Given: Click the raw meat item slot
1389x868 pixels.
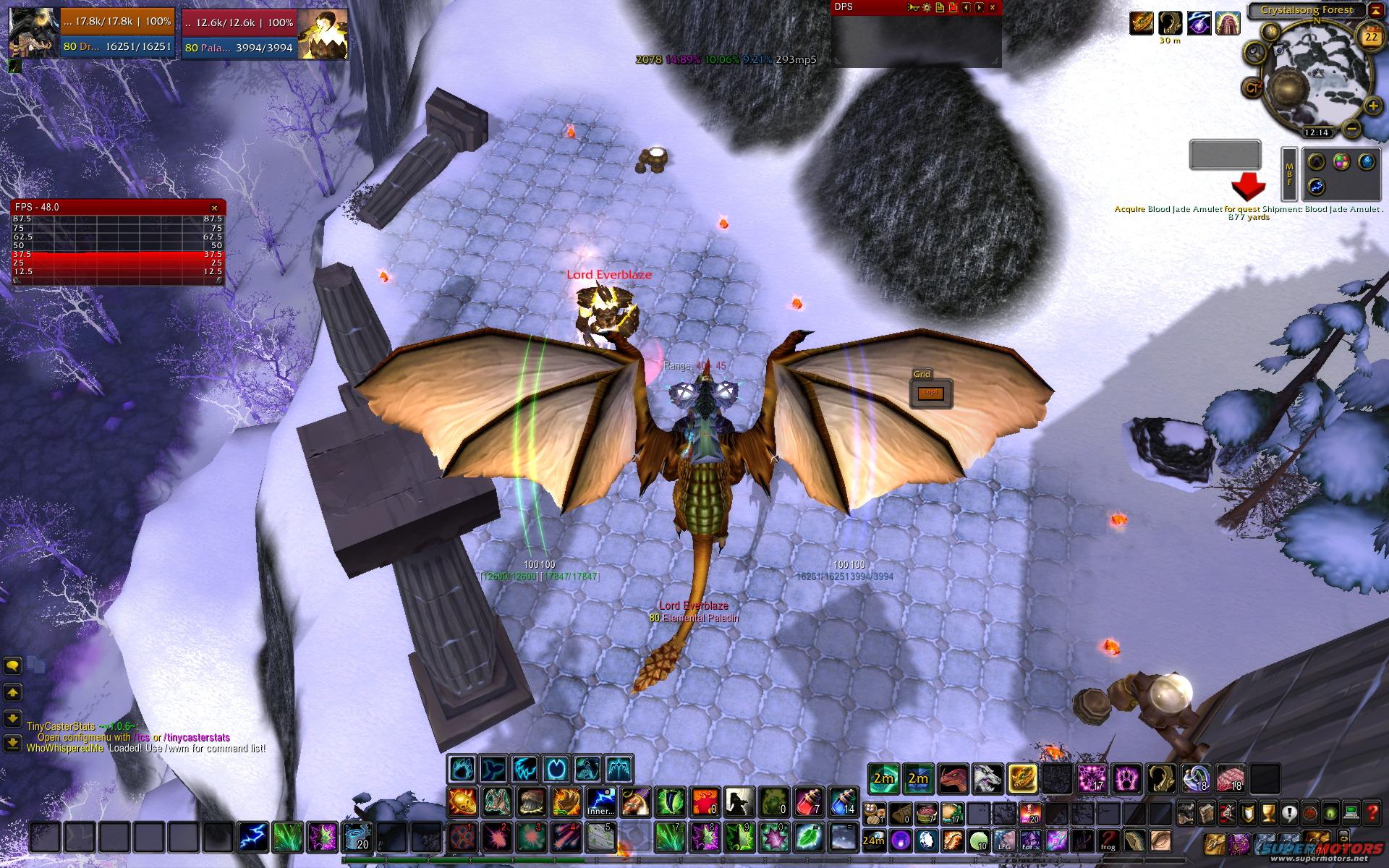Looking at the screenshot, I should (1231, 779).
